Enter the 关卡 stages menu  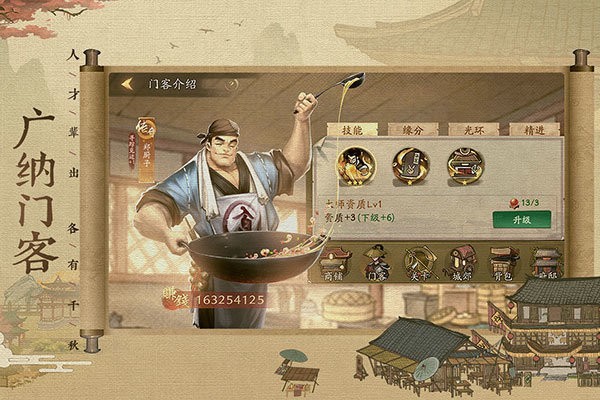[419, 262]
